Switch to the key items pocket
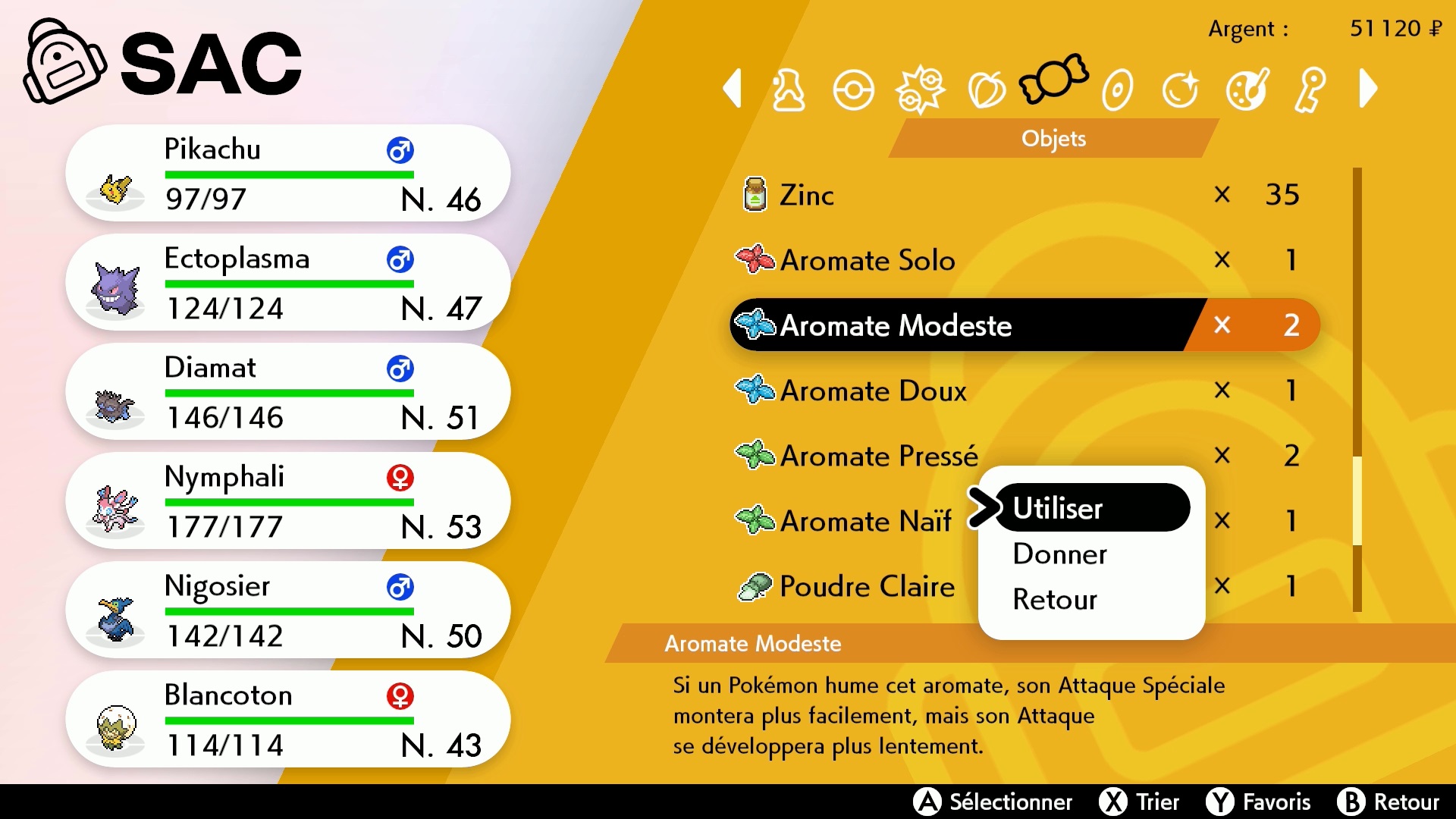1456x819 pixels. coord(1311,90)
